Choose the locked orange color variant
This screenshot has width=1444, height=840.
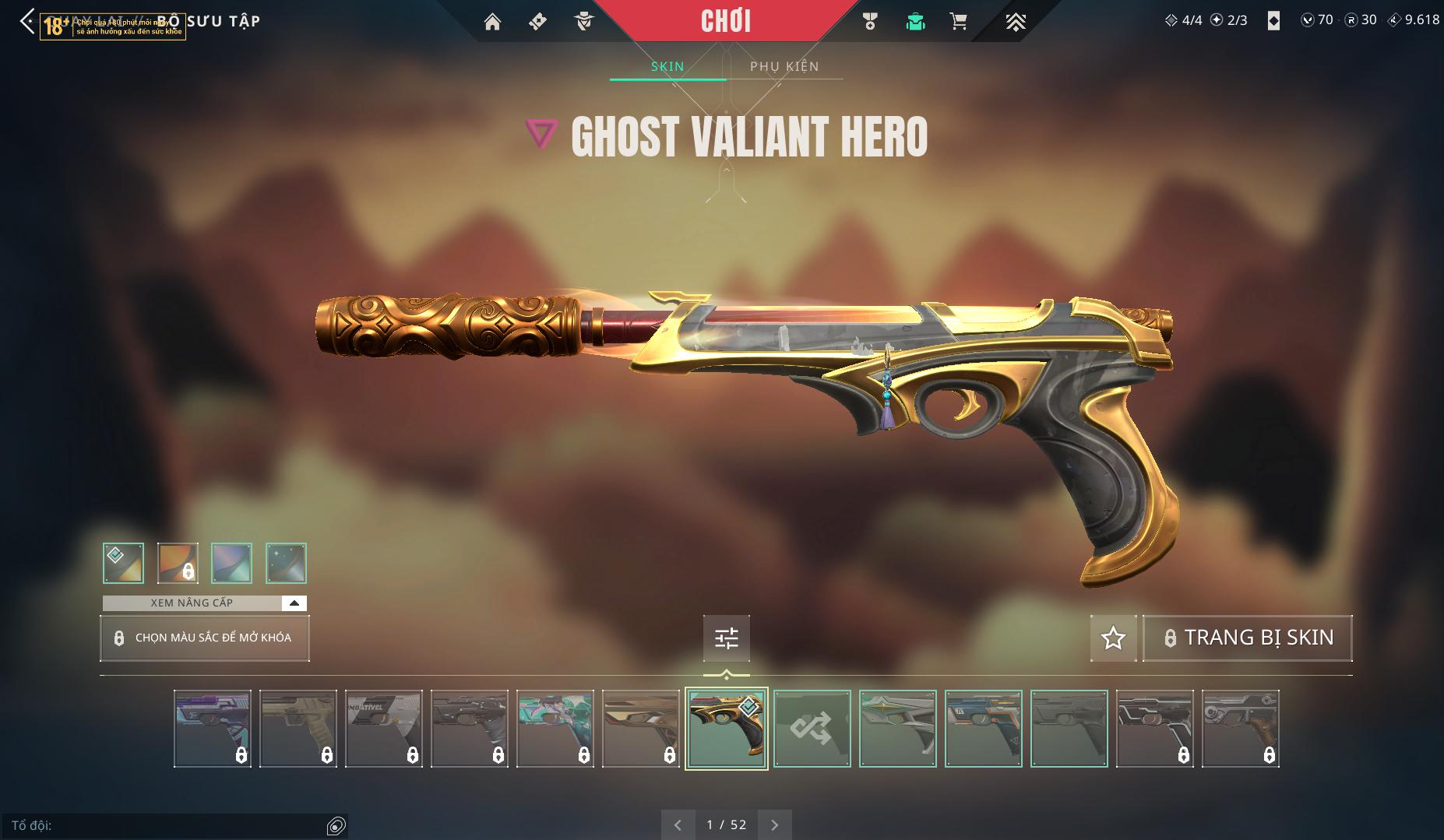click(178, 563)
